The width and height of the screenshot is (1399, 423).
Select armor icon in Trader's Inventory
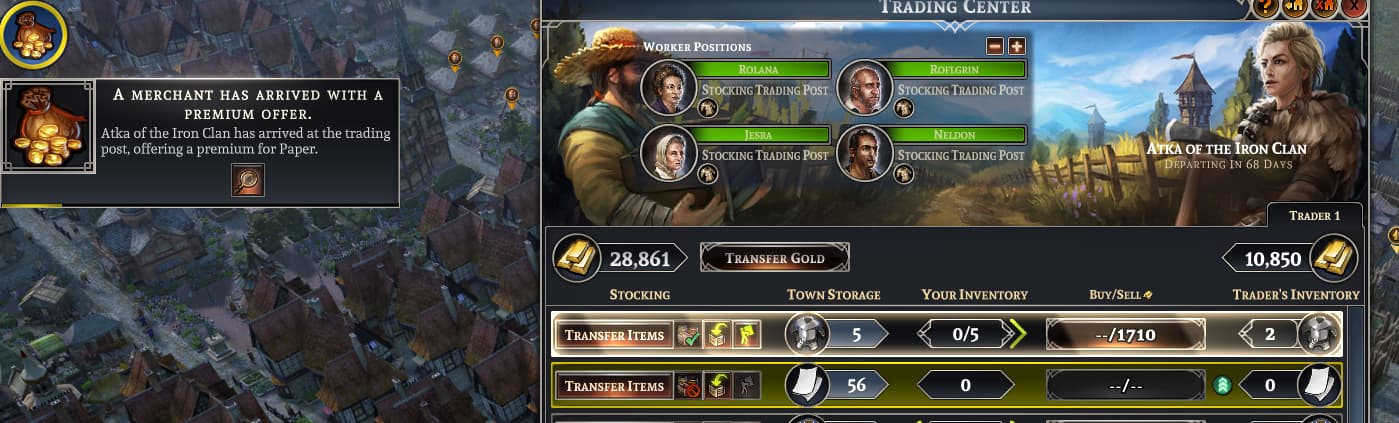point(1319,335)
